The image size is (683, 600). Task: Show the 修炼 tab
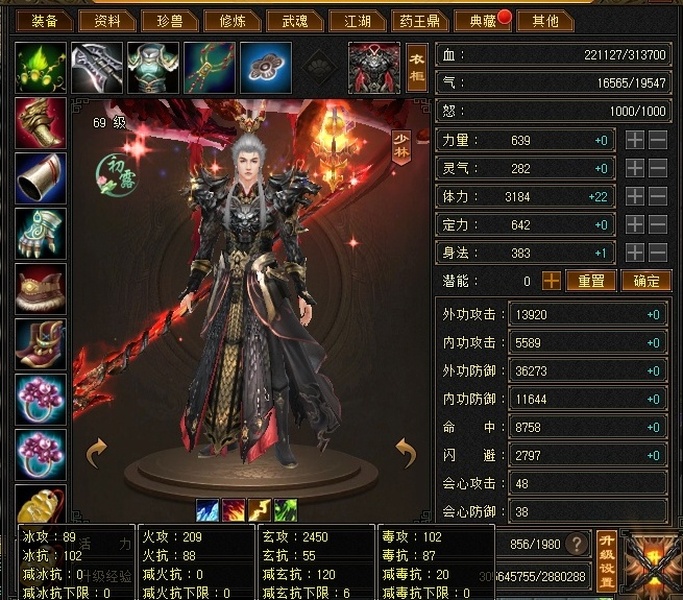pos(233,20)
